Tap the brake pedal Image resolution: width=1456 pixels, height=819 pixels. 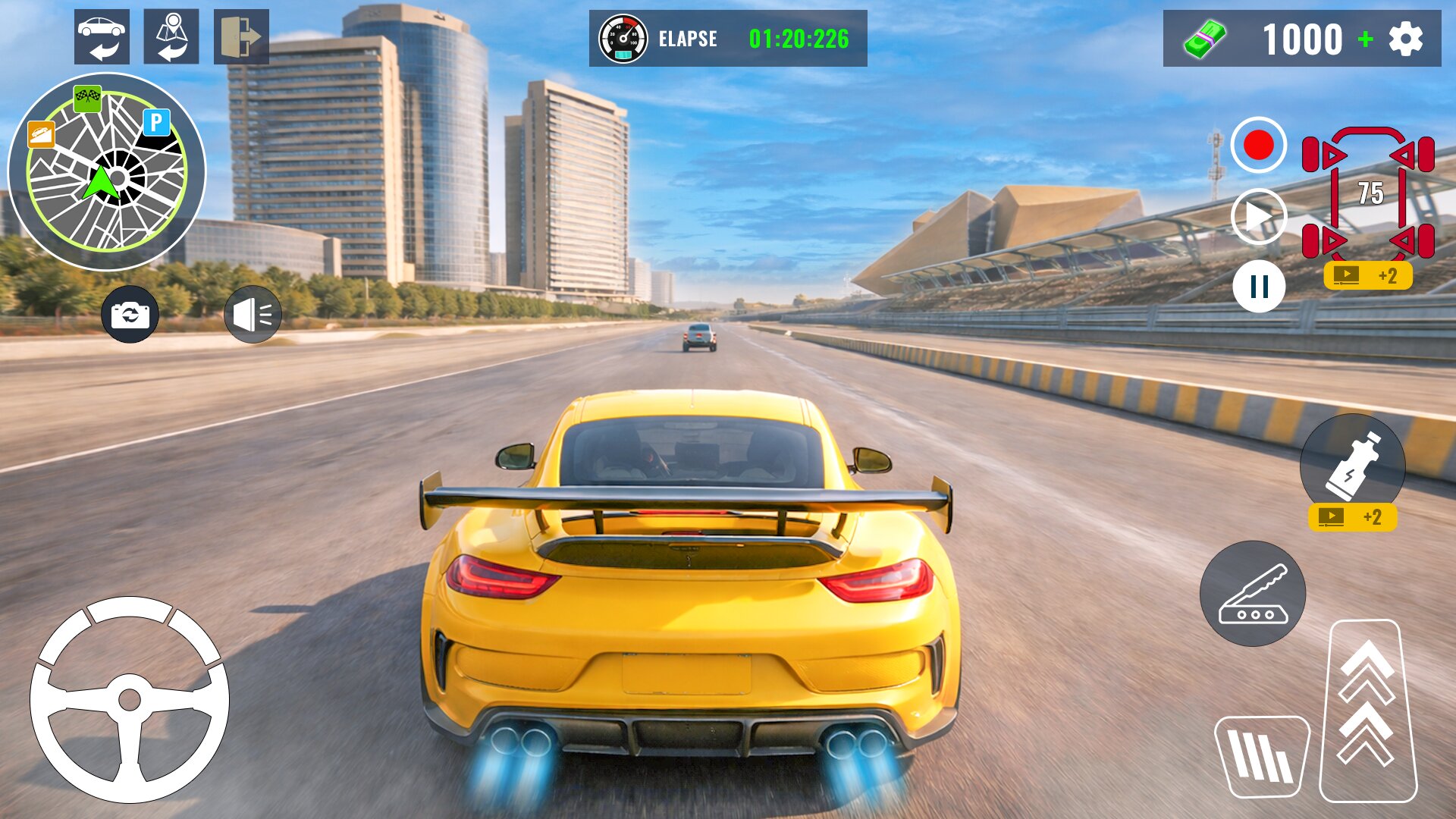tap(1261, 756)
